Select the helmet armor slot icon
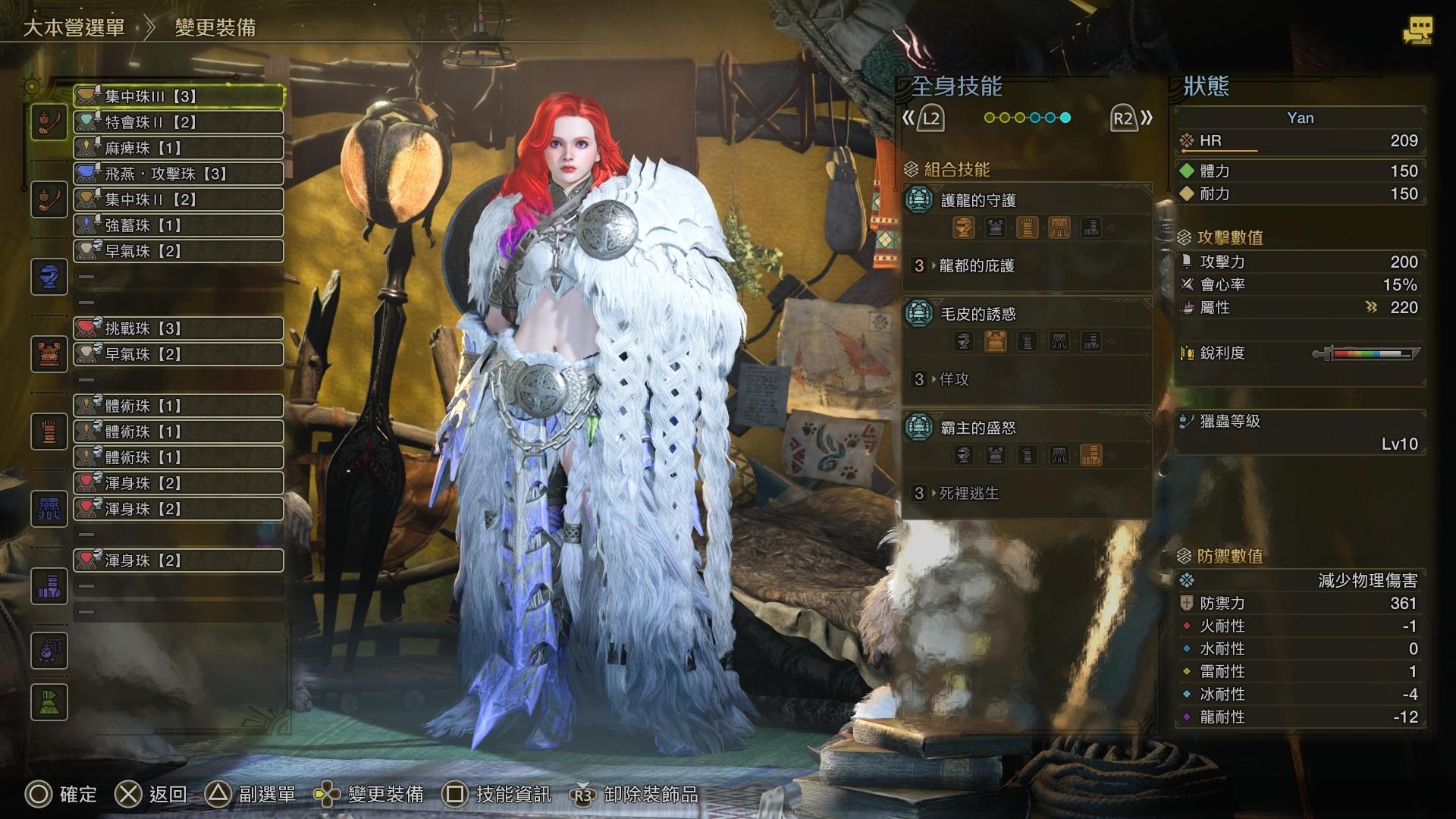Viewport: 1456px width, 819px height. tap(49, 276)
